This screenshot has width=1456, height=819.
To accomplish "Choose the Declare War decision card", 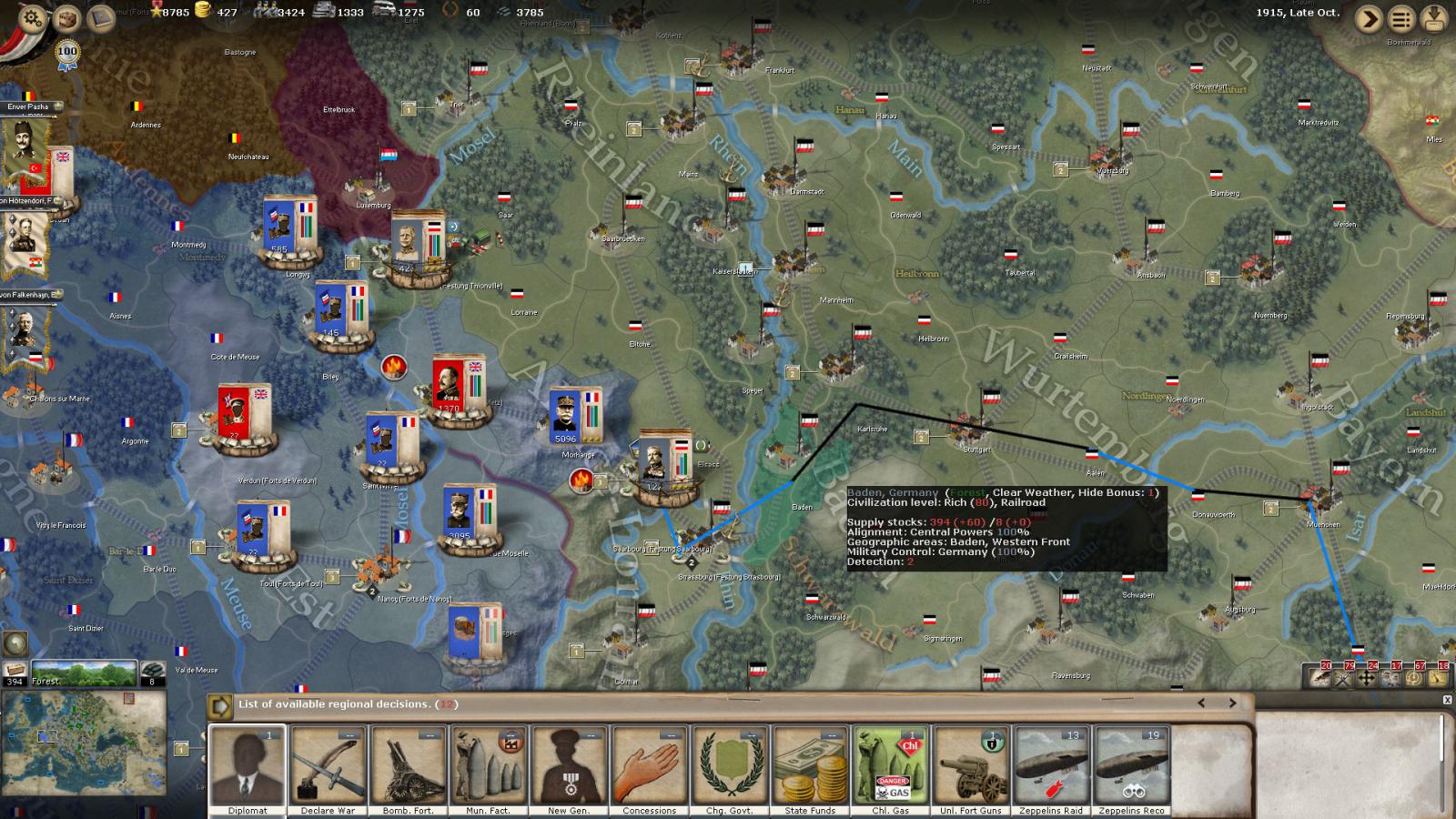I will pos(328,770).
